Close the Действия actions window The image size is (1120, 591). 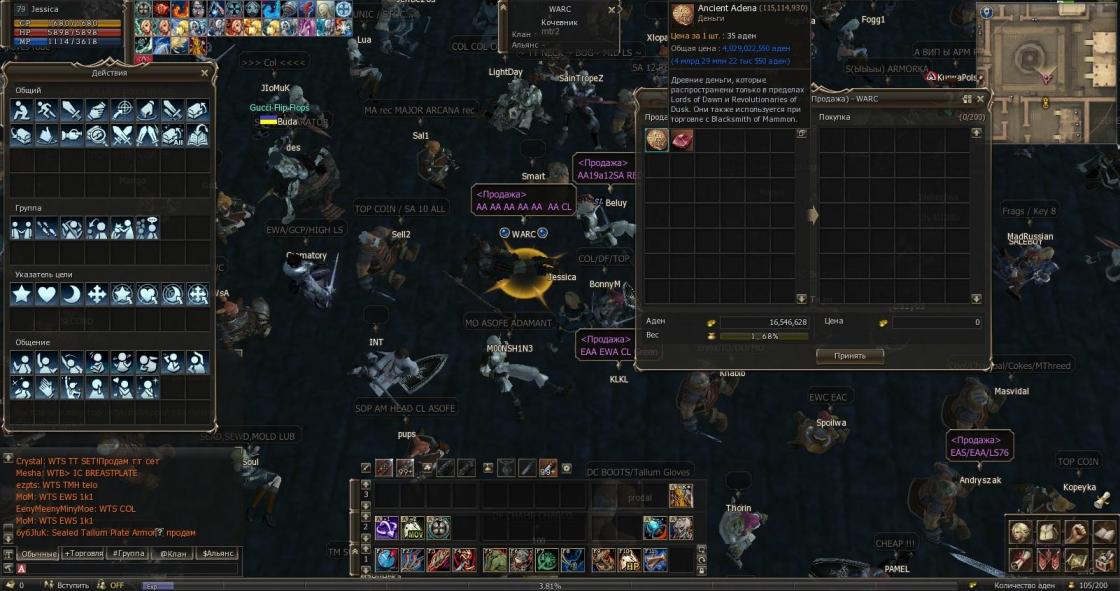tap(205, 73)
